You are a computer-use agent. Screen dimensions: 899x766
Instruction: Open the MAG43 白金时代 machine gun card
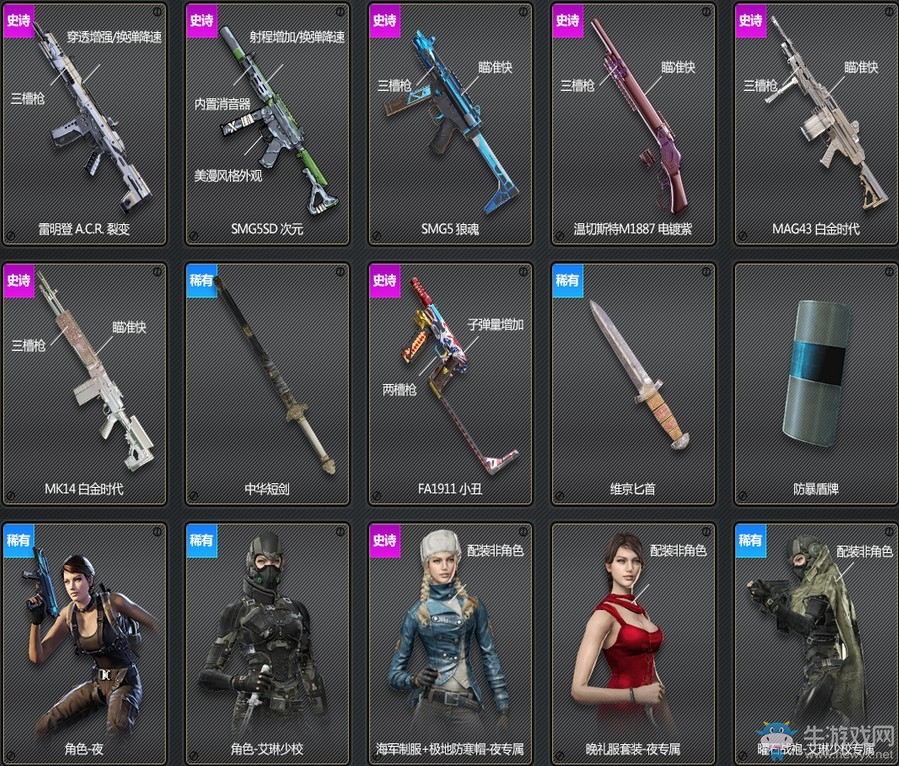816,124
